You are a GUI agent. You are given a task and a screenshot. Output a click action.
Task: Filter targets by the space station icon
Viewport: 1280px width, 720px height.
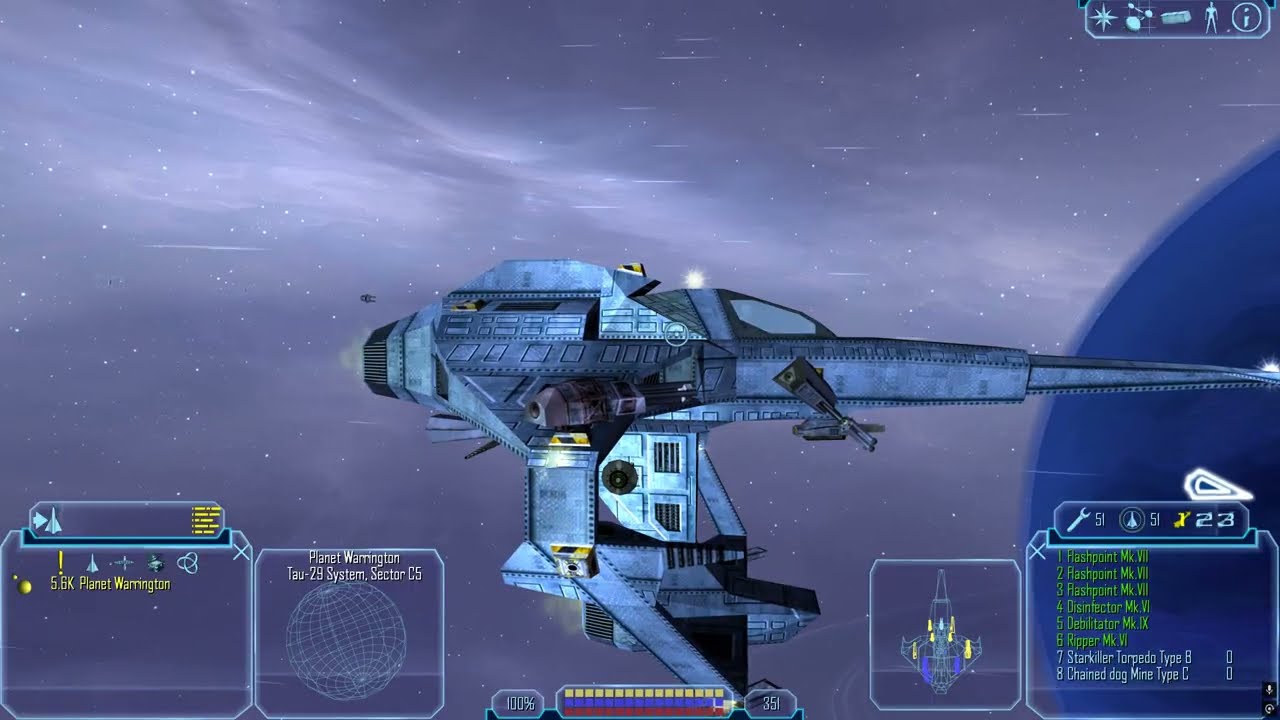tap(155, 563)
